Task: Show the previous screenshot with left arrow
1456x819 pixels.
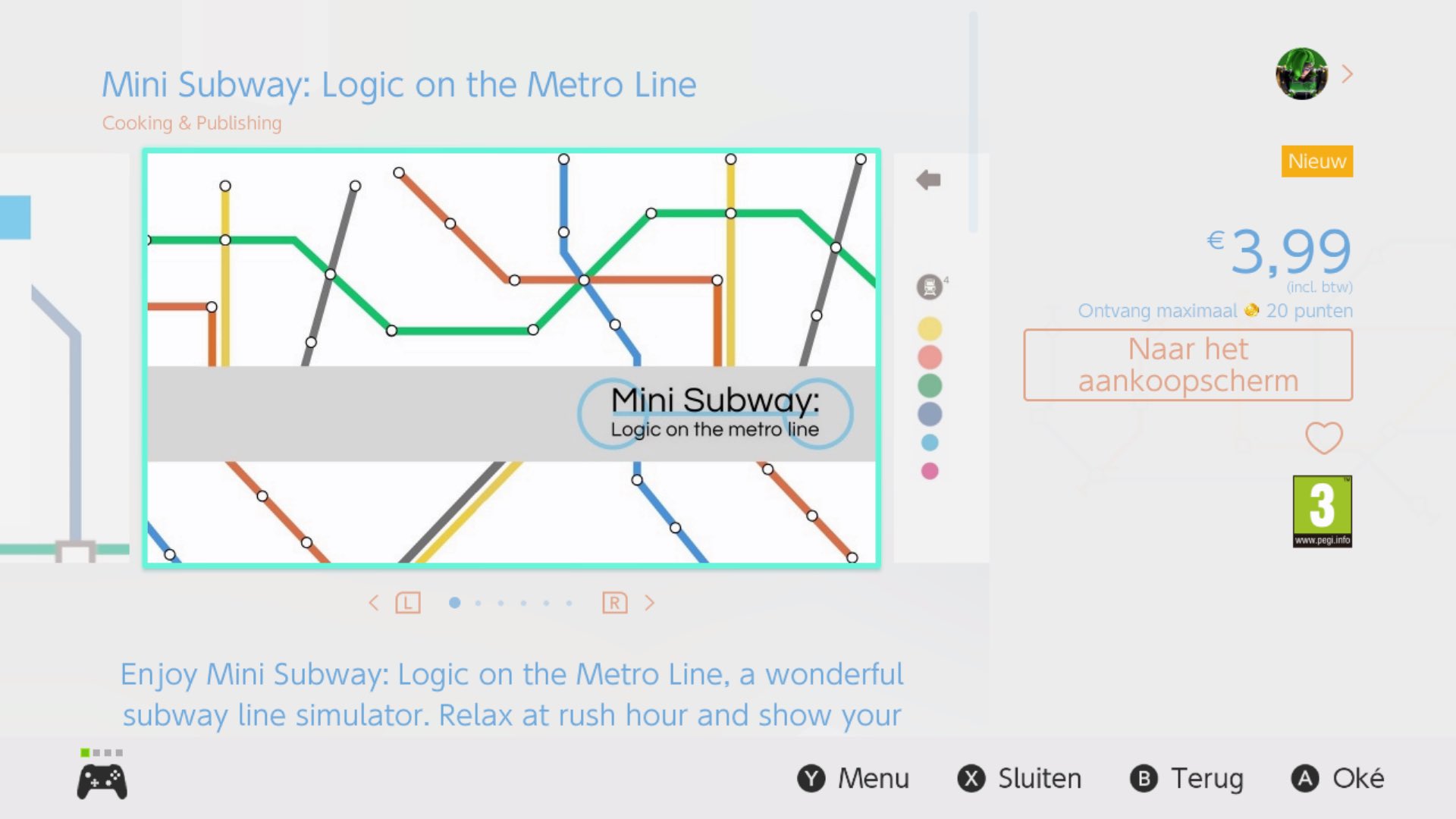Action: [x=373, y=603]
